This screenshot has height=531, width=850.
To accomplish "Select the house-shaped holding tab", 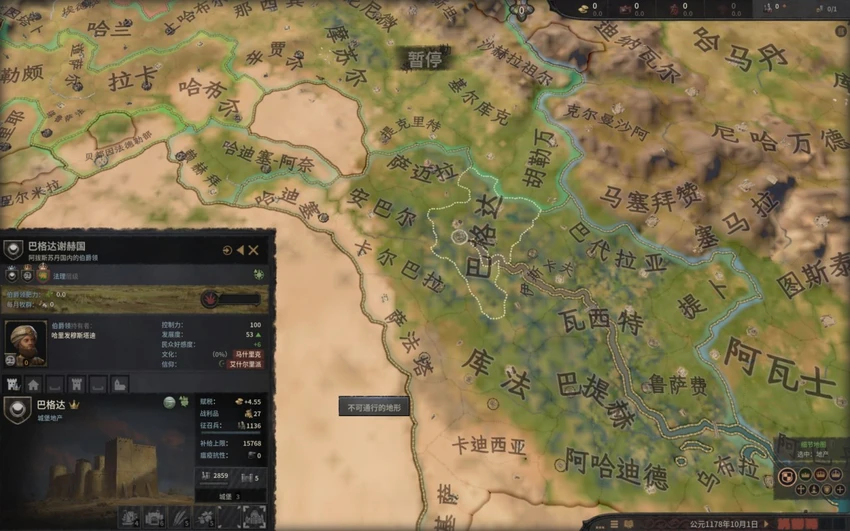I will point(33,384).
